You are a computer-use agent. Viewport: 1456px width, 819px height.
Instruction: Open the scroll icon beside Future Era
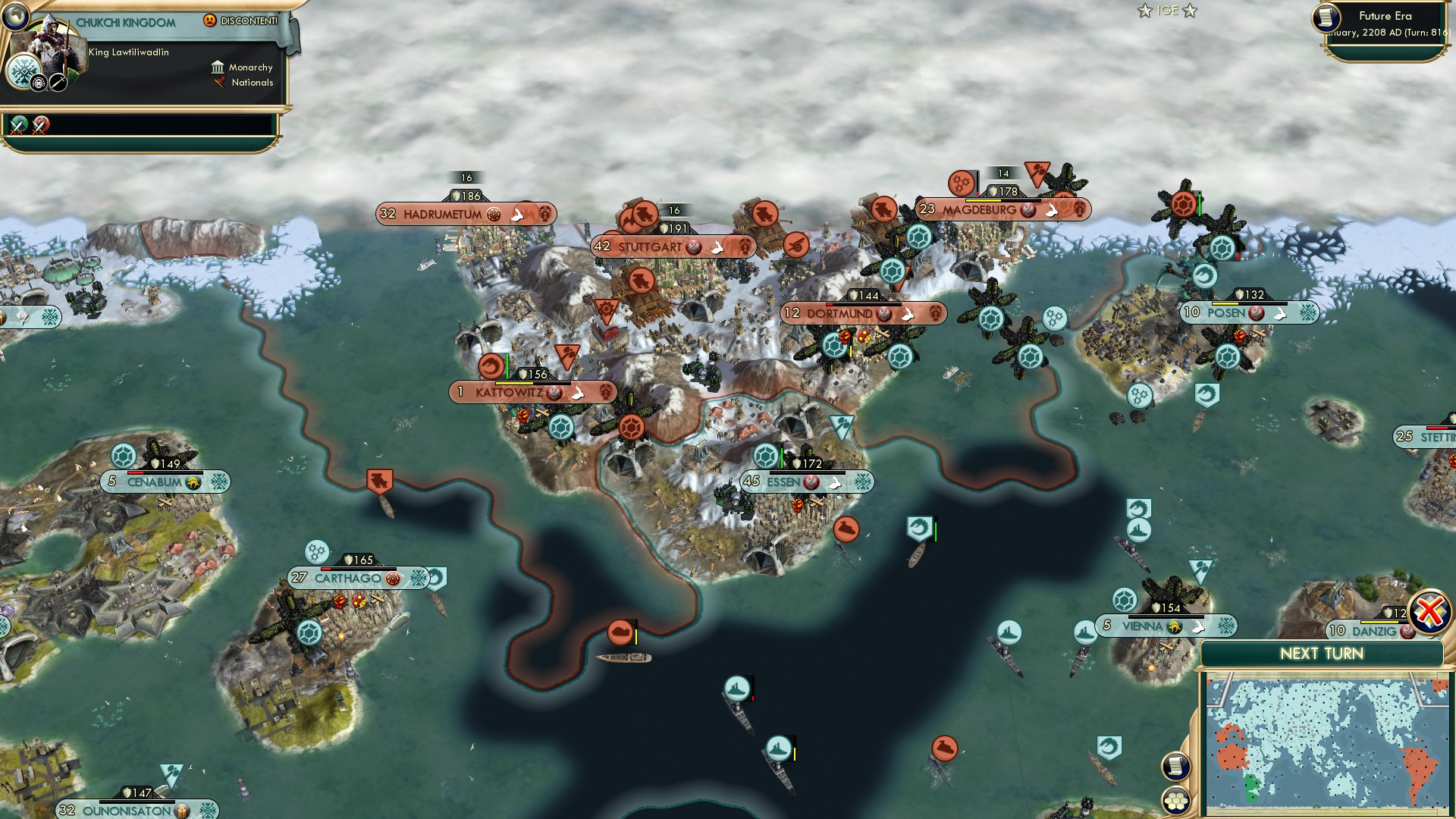point(1326,18)
